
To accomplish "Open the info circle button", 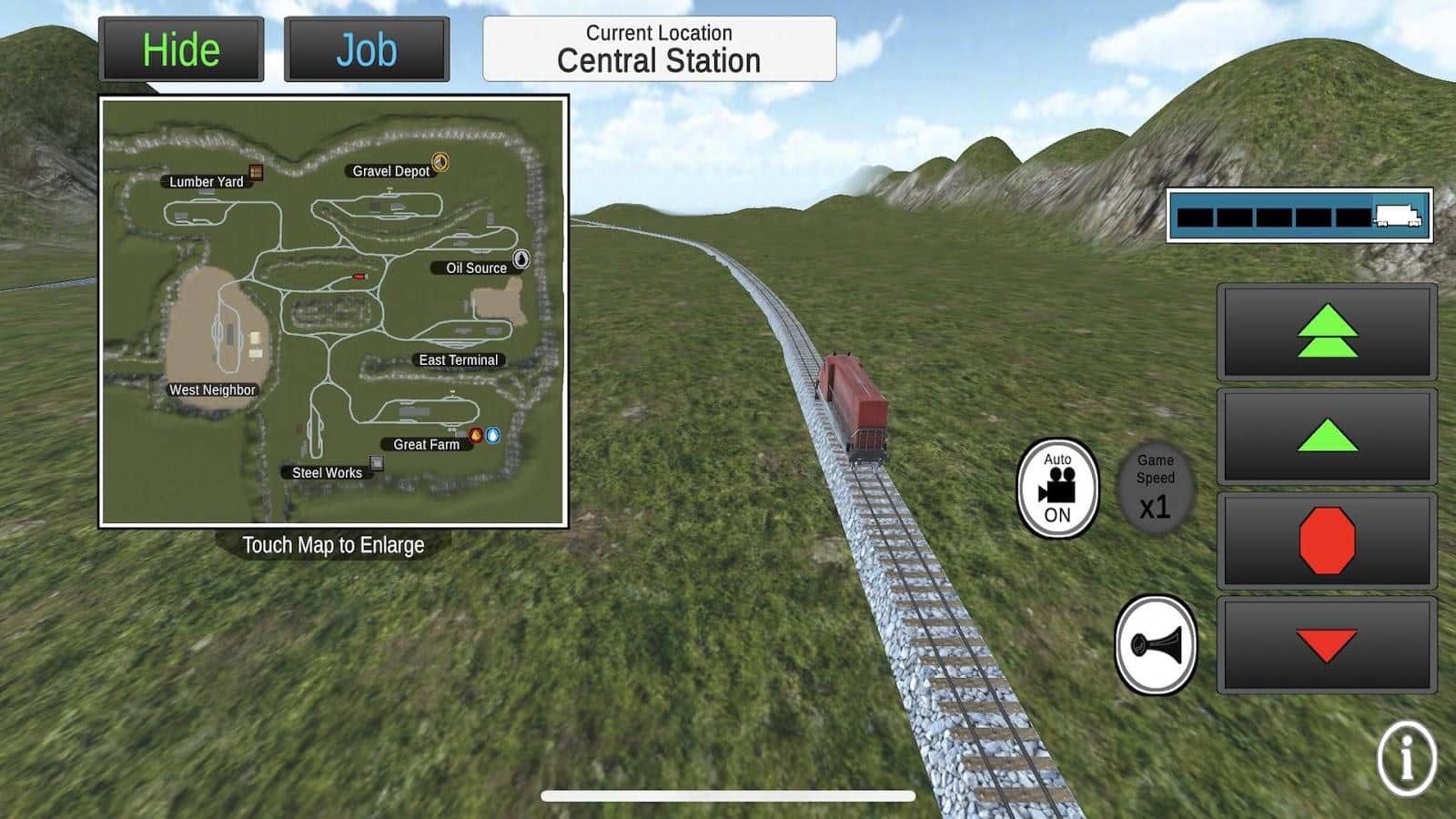I will (1407, 758).
